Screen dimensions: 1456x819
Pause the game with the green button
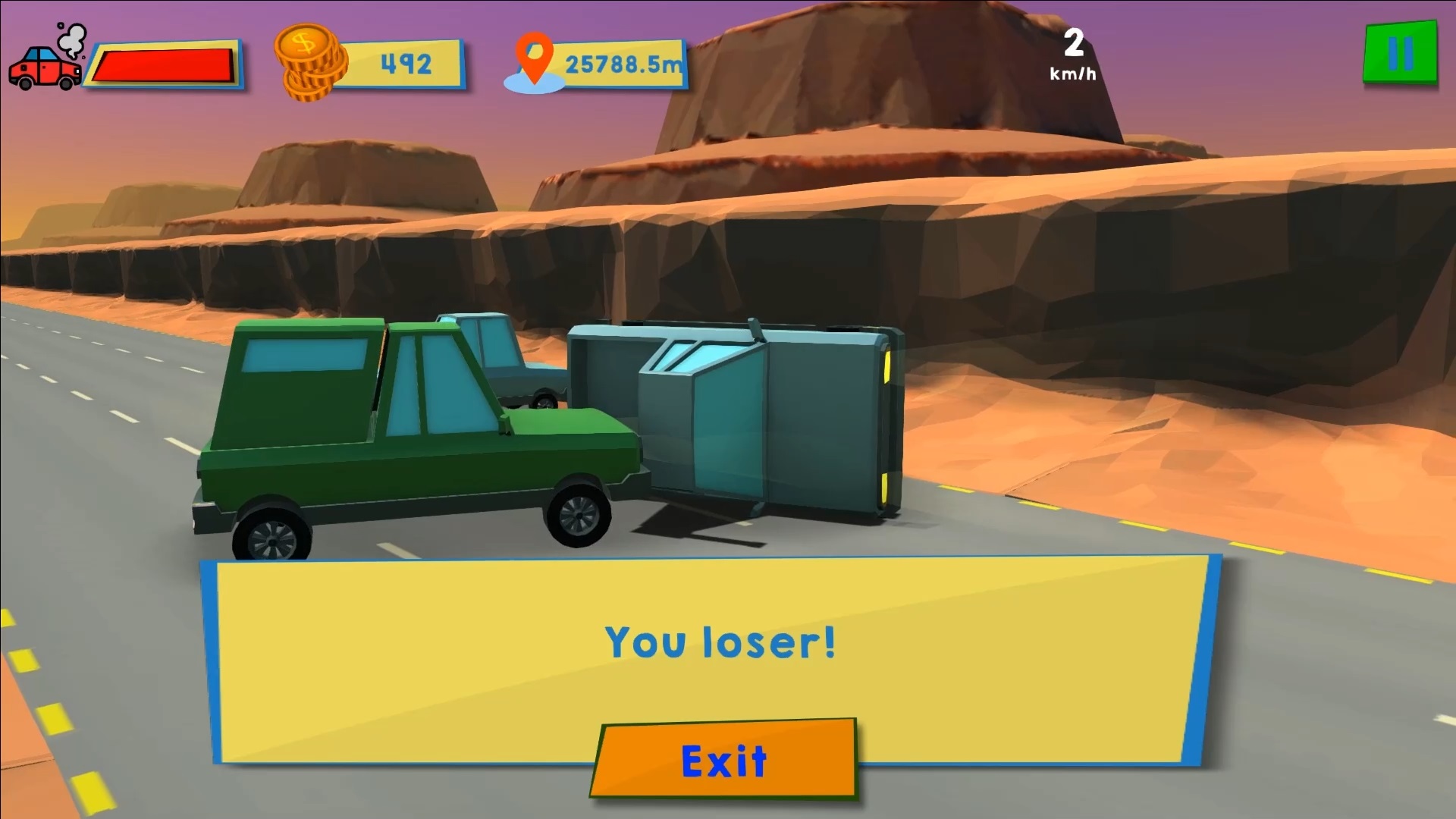(1400, 53)
